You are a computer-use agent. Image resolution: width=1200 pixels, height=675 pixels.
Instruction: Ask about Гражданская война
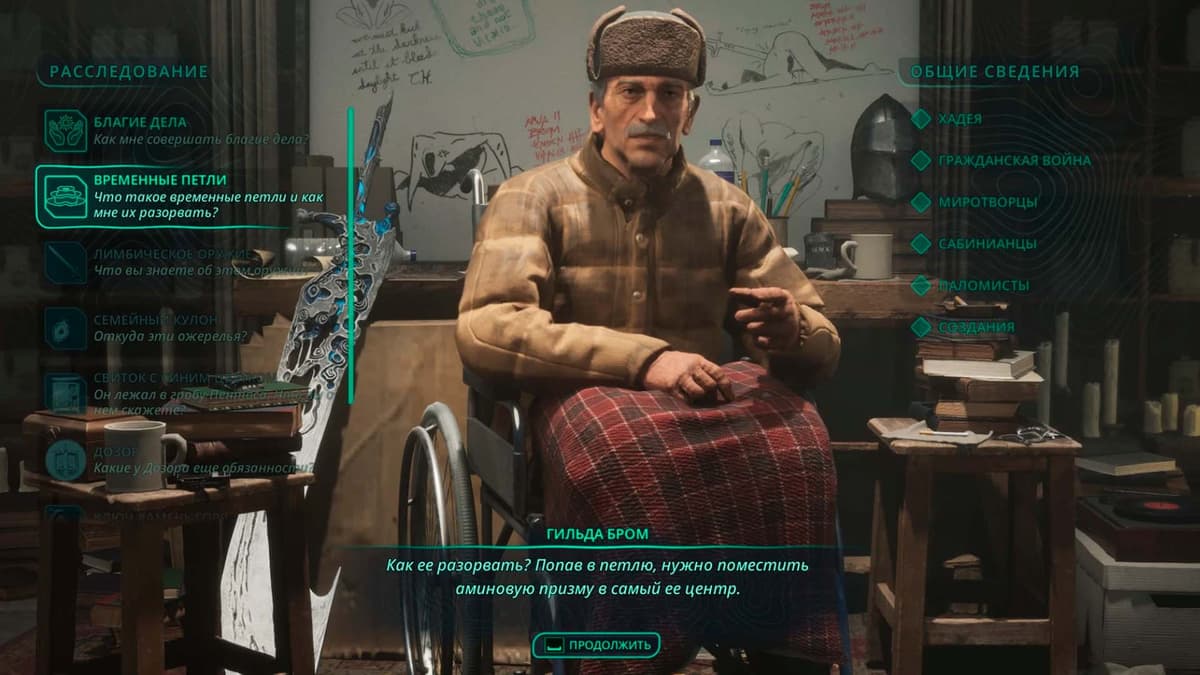pos(1013,160)
